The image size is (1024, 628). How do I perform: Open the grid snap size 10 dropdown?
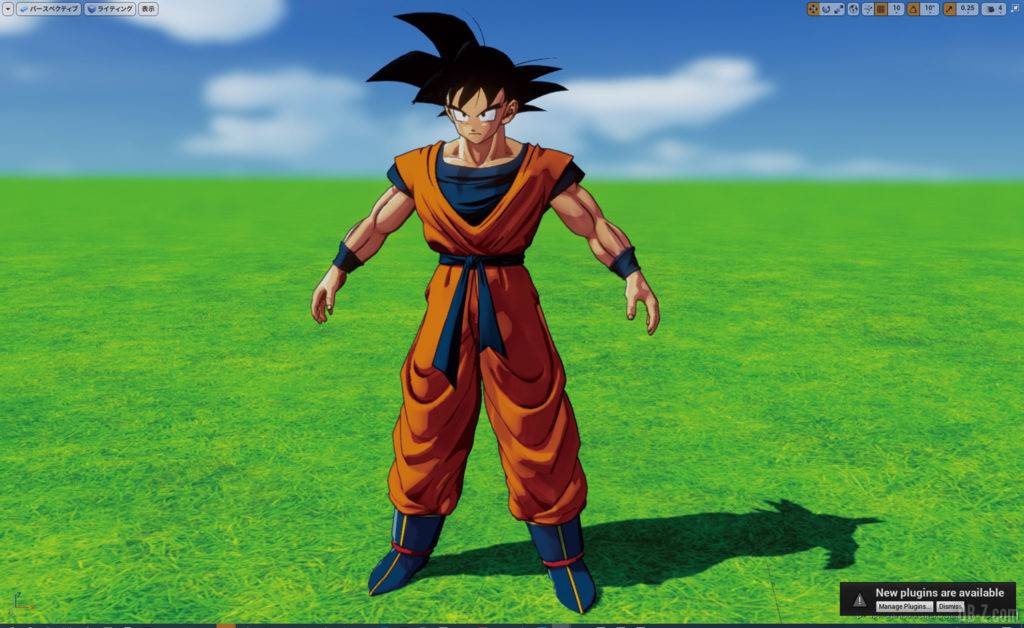click(x=896, y=9)
